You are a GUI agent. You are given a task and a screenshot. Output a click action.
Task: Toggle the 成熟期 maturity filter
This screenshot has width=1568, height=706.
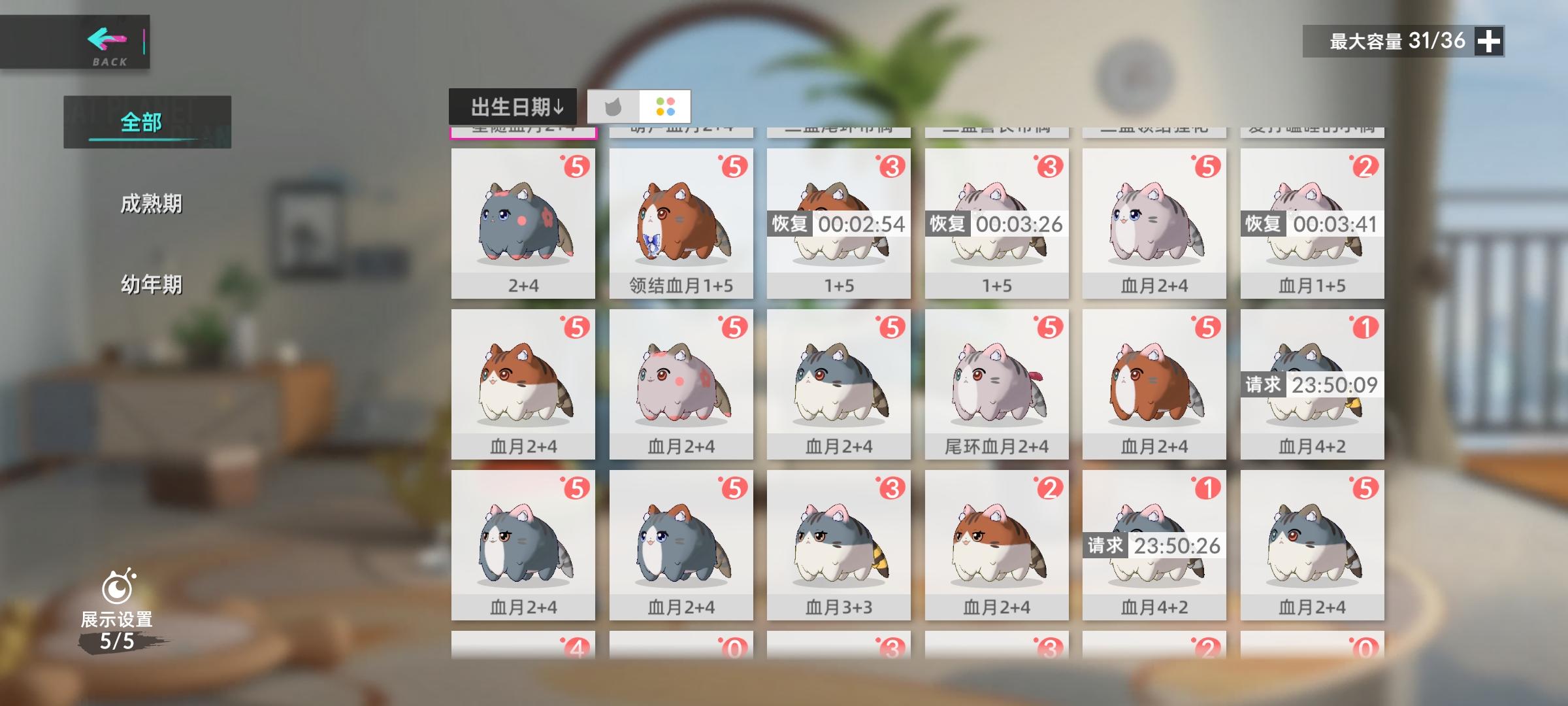(150, 203)
